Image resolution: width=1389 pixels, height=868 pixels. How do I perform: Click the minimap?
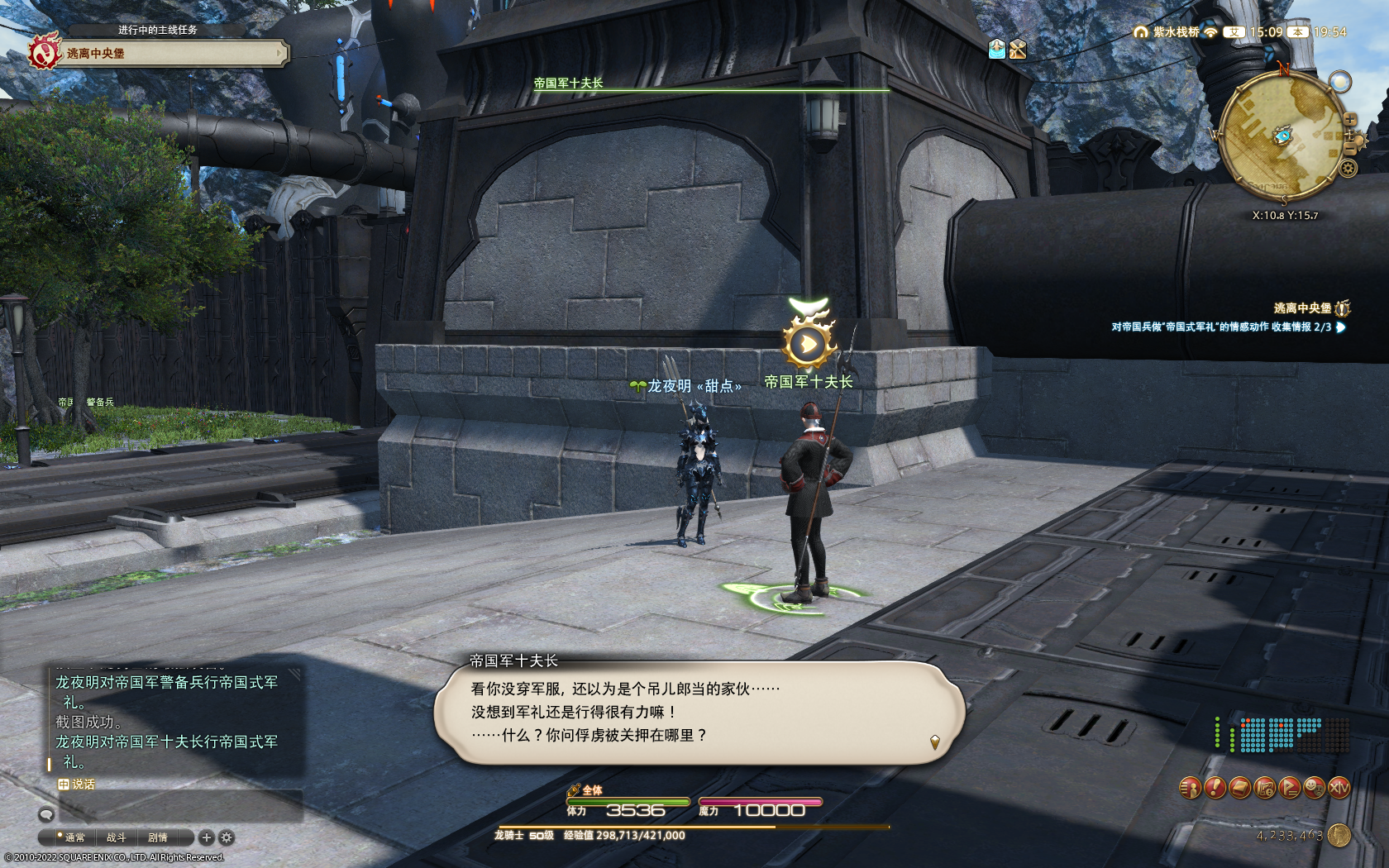point(1280,137)
